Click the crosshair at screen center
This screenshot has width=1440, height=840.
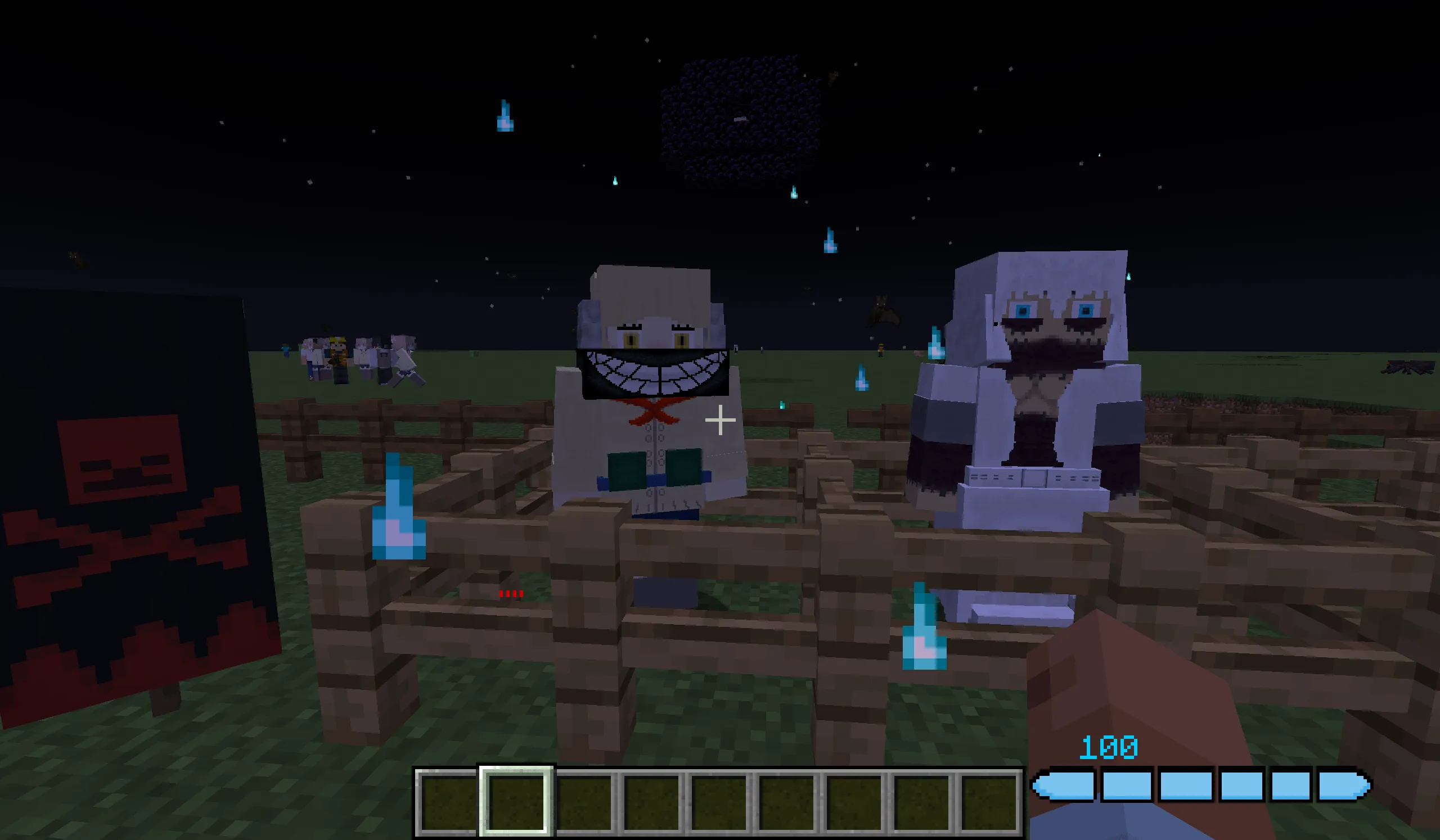pyautogui.click(x=720, y=419)
